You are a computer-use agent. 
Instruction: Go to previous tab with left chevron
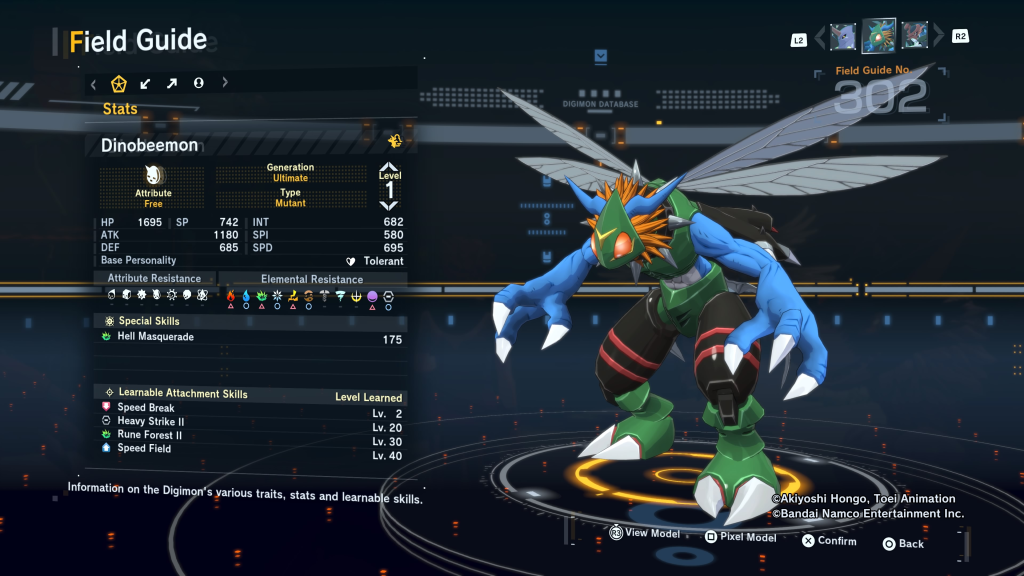pos(93,84)
